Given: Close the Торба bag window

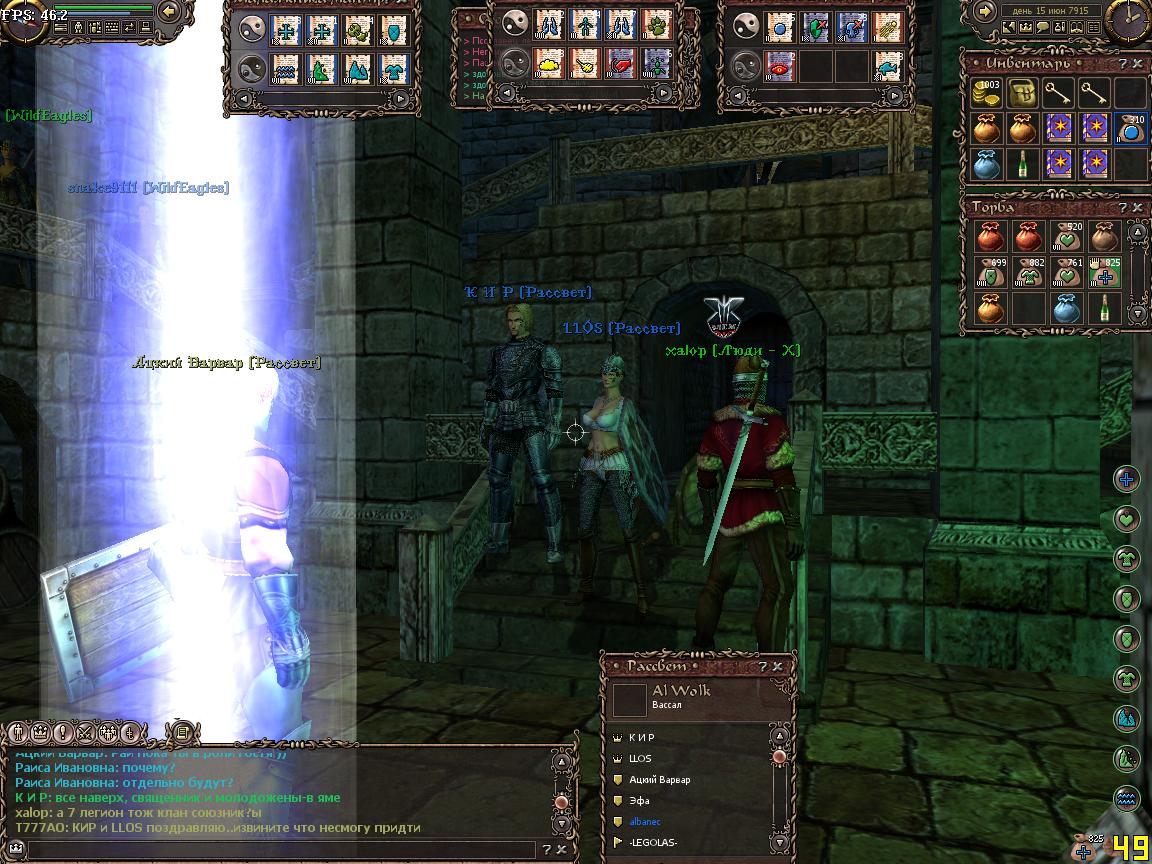Looking at the screenshot, I should pos(1137,207).
